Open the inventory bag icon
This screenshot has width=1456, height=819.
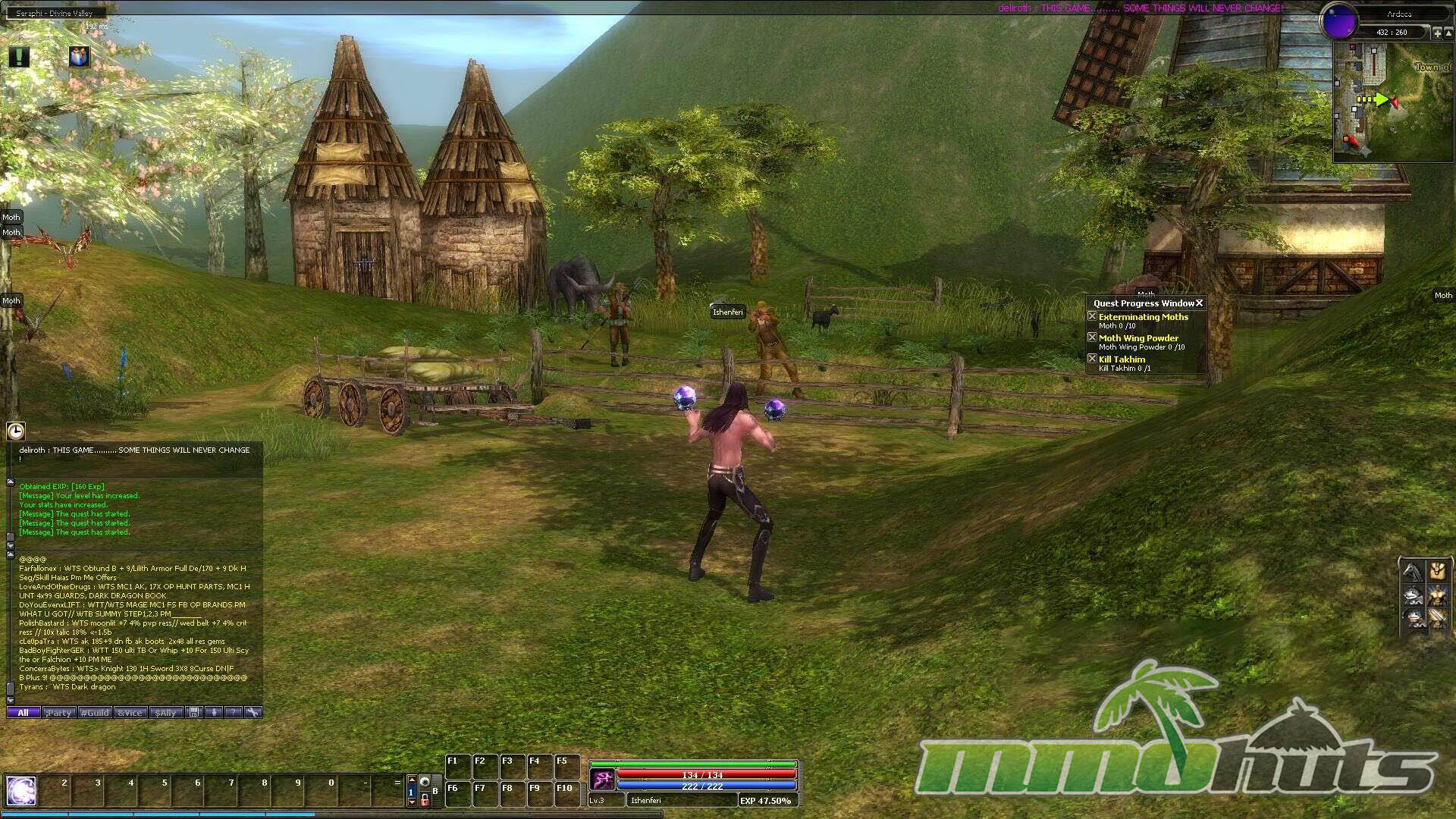(x=1436, y=570)
